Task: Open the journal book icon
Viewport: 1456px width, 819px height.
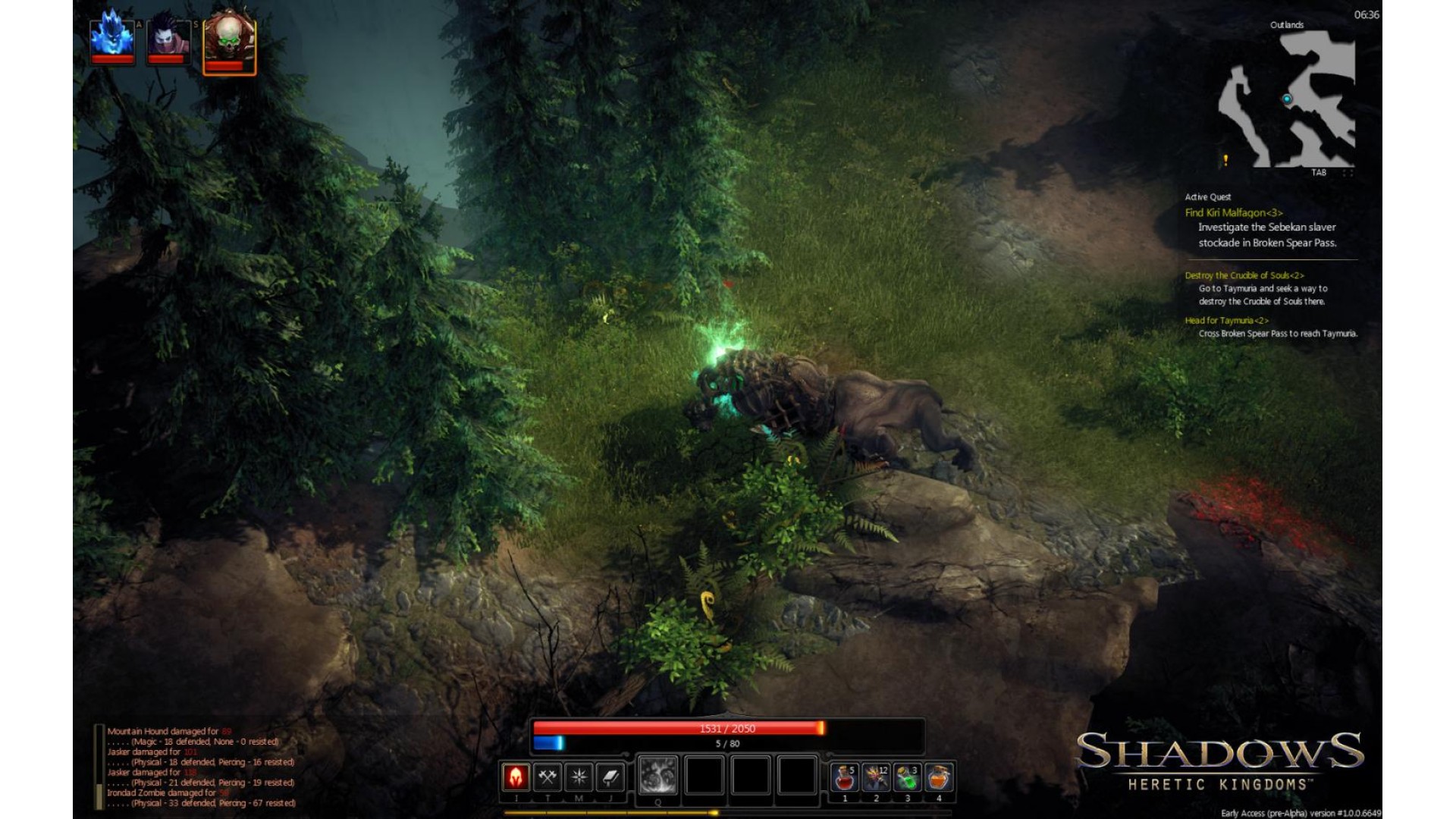Action: 610,777
